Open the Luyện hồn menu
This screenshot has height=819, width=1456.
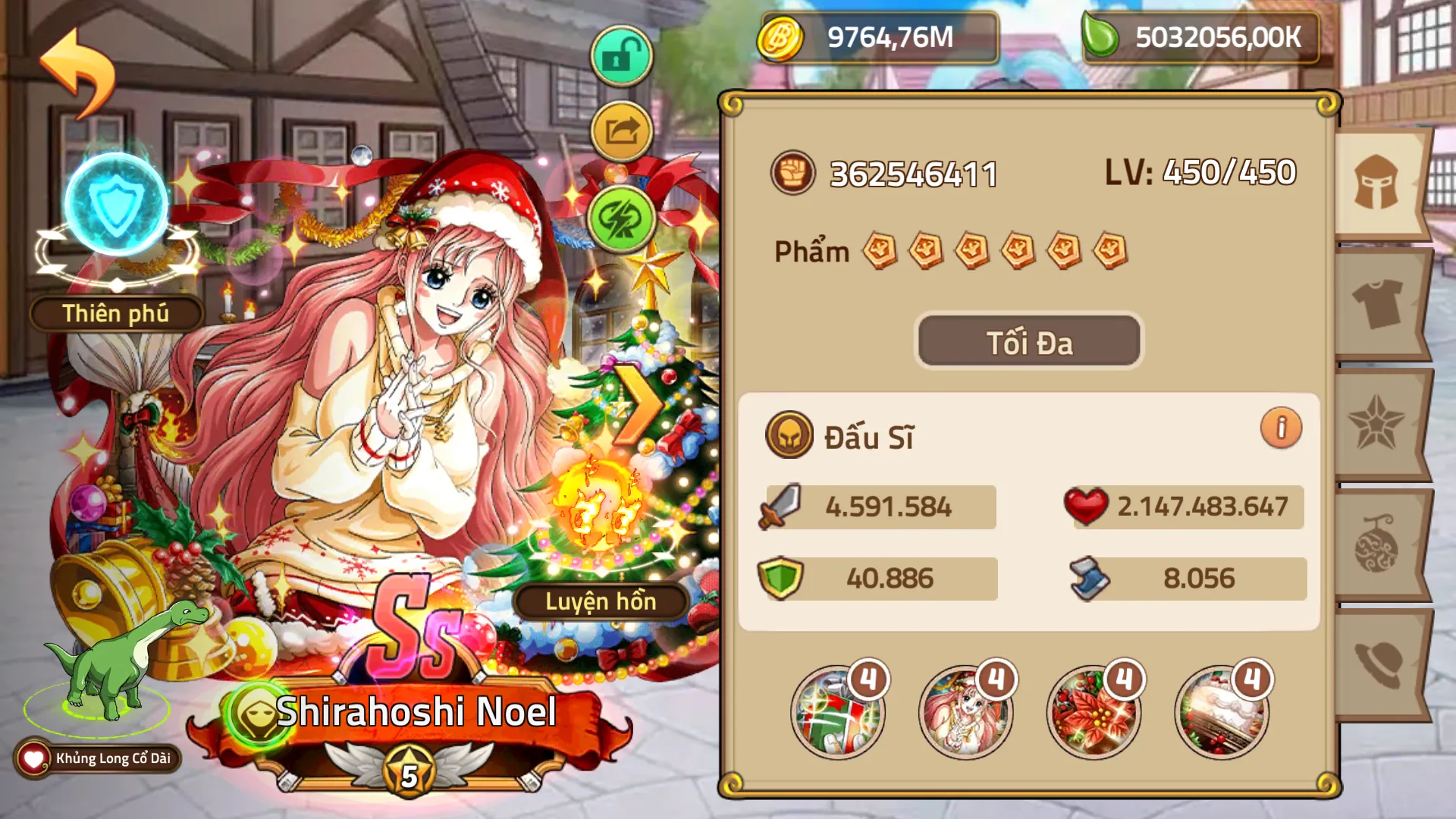(599, 603)
